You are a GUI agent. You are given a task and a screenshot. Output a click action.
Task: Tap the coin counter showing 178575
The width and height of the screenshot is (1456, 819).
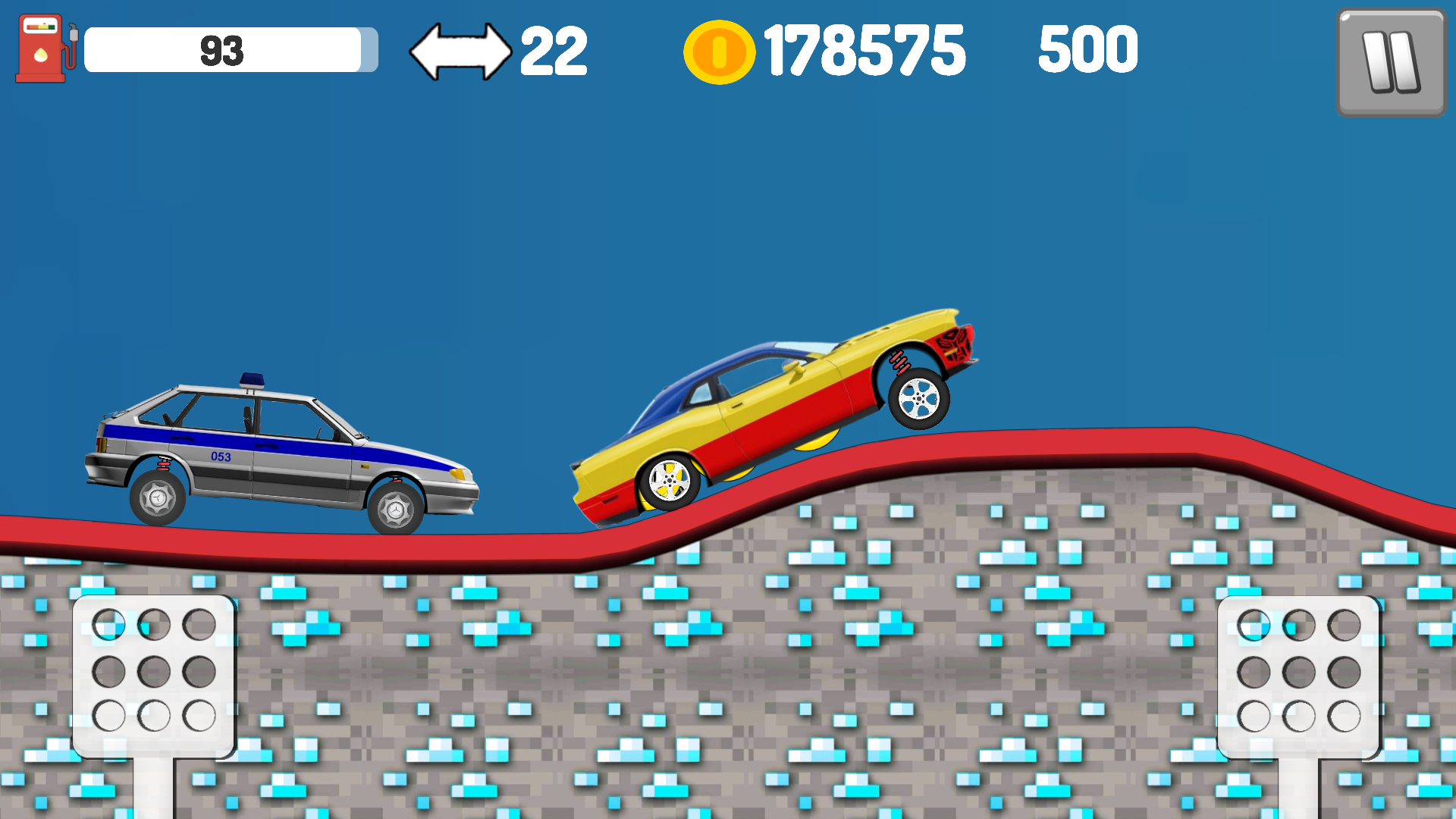(x=864, y=50)
